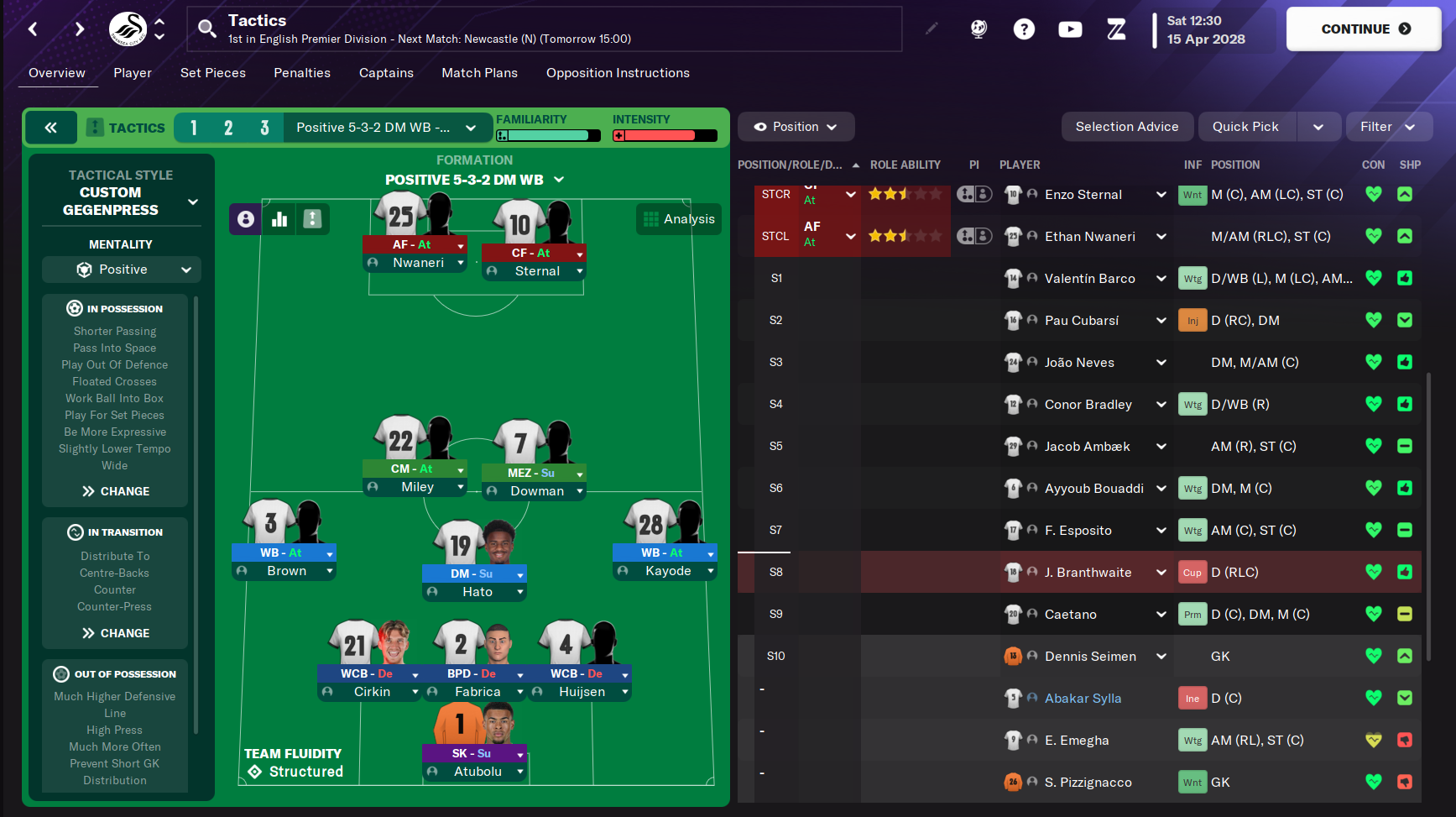Expand the Positive mentality dropdown
1456x817 pixels.
point(121,270)
